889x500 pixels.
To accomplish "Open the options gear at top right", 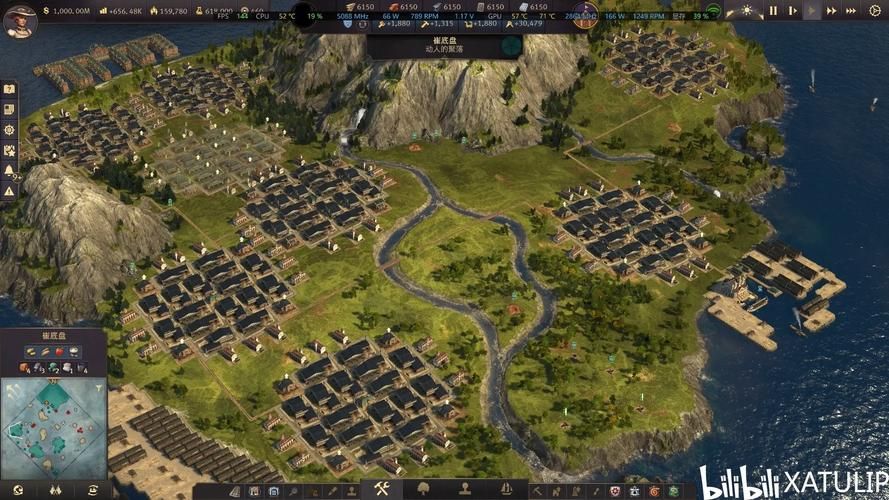I will [877, 11].
